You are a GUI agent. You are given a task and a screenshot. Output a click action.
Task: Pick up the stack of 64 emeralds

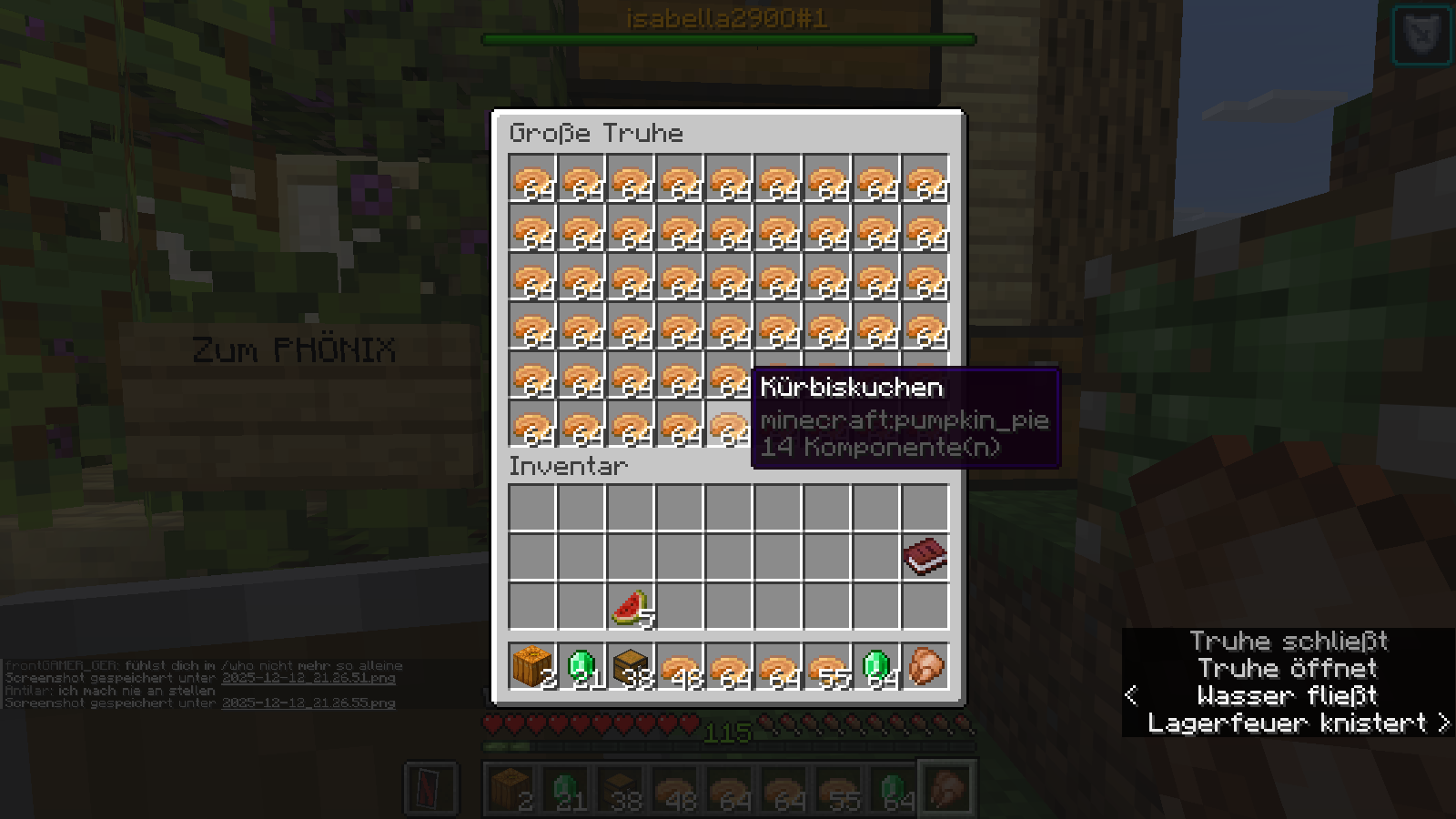click(x=876, y=667)
